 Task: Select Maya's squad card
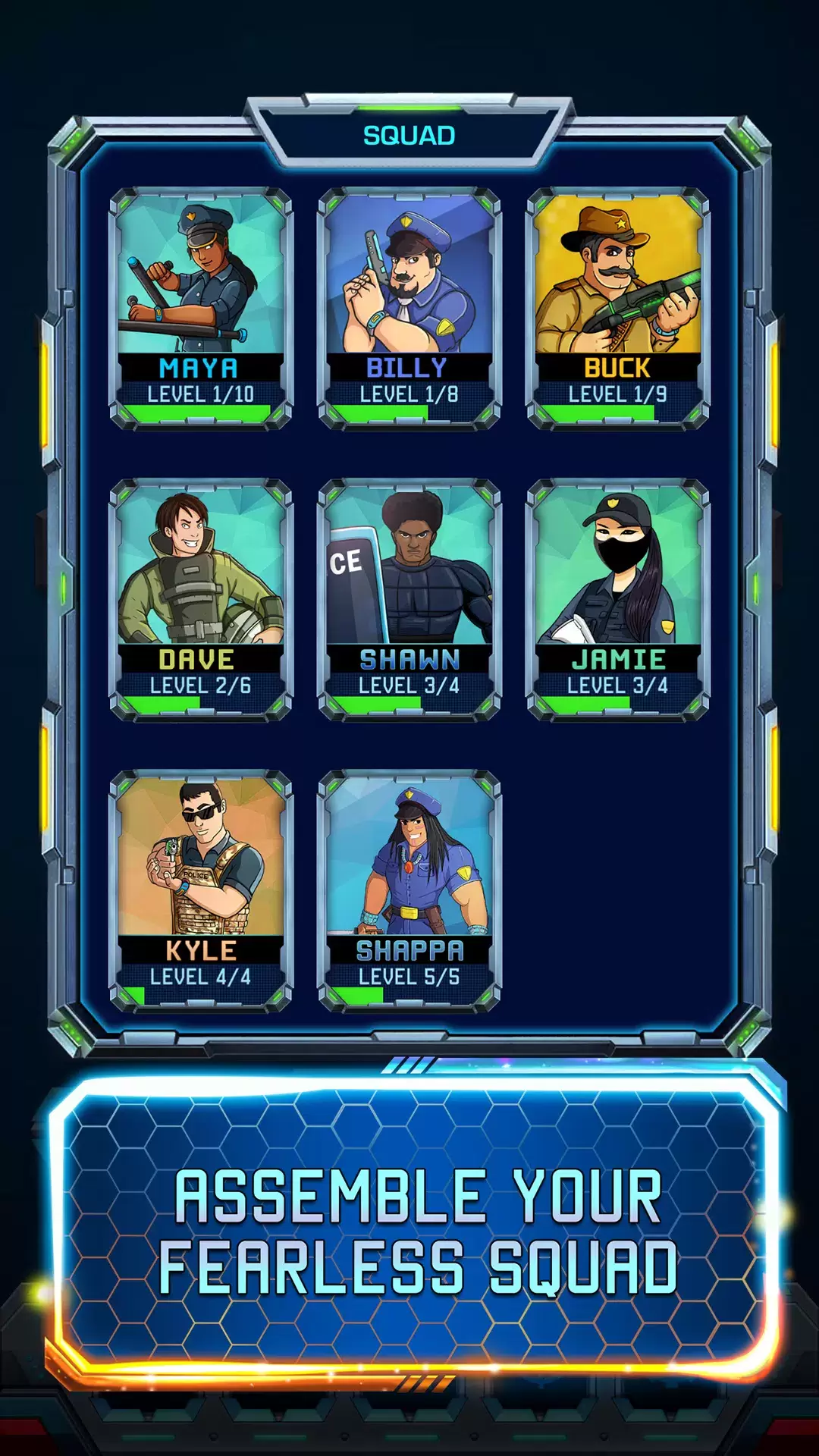(x=201, y=307)
